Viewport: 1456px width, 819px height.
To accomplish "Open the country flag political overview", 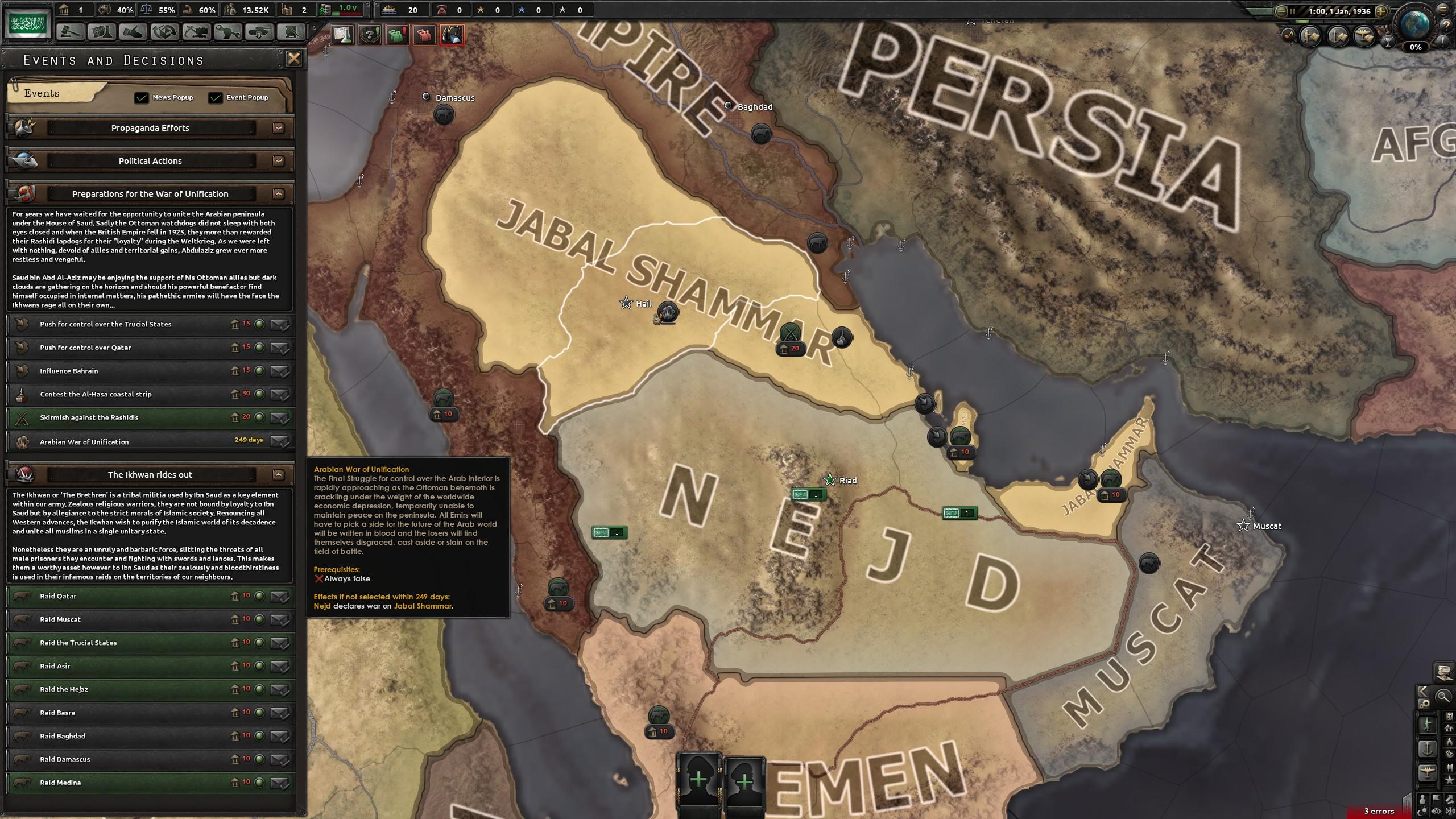I will coord(27,24).
